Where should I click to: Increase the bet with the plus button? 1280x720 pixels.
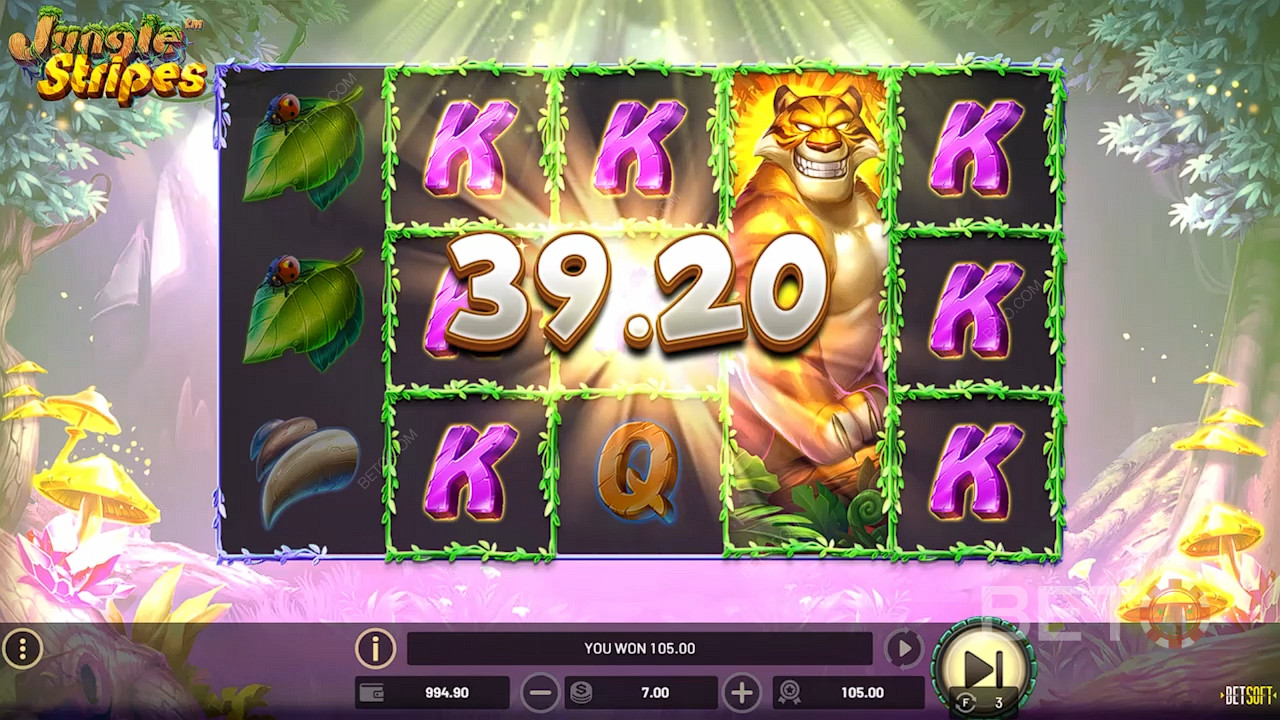point(741,692)
